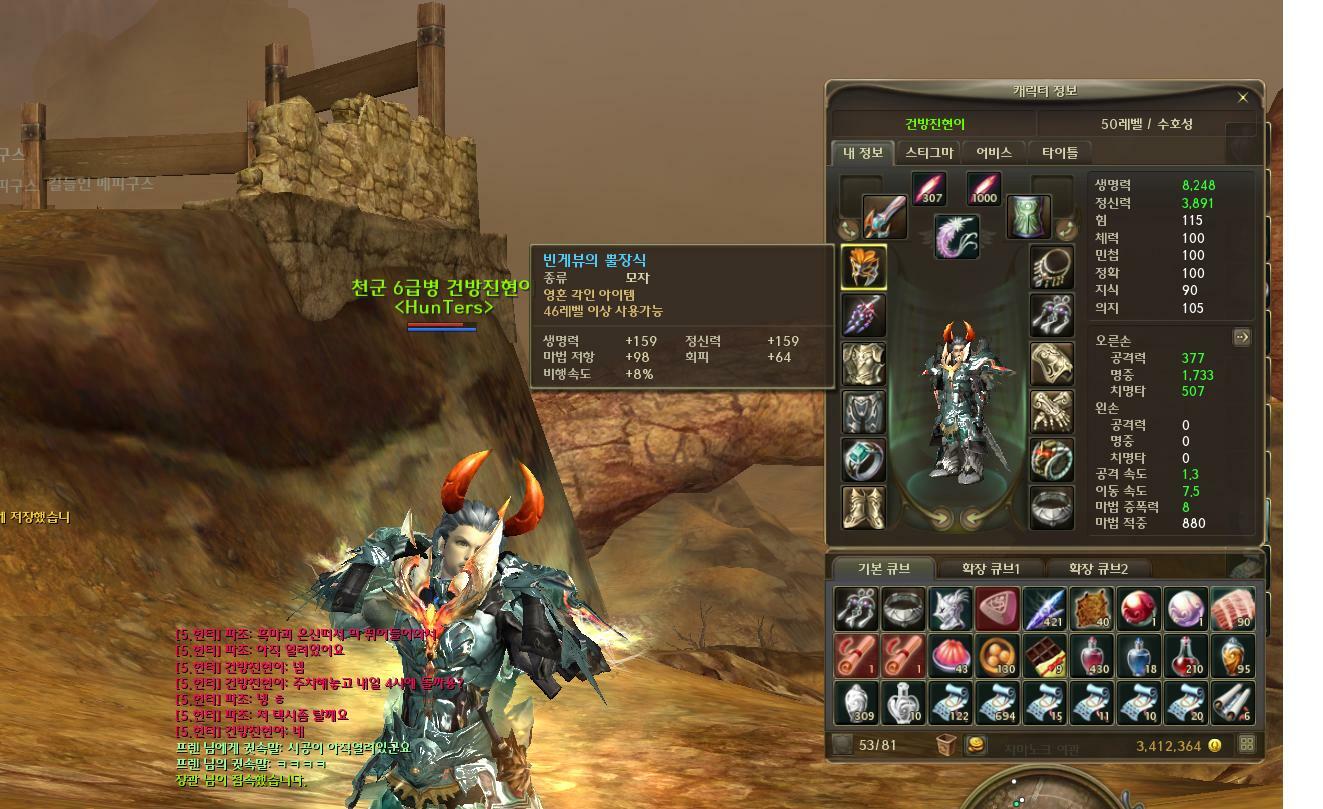
Task: Select the blue potion stack of 18
Action: coord(1139,656)
